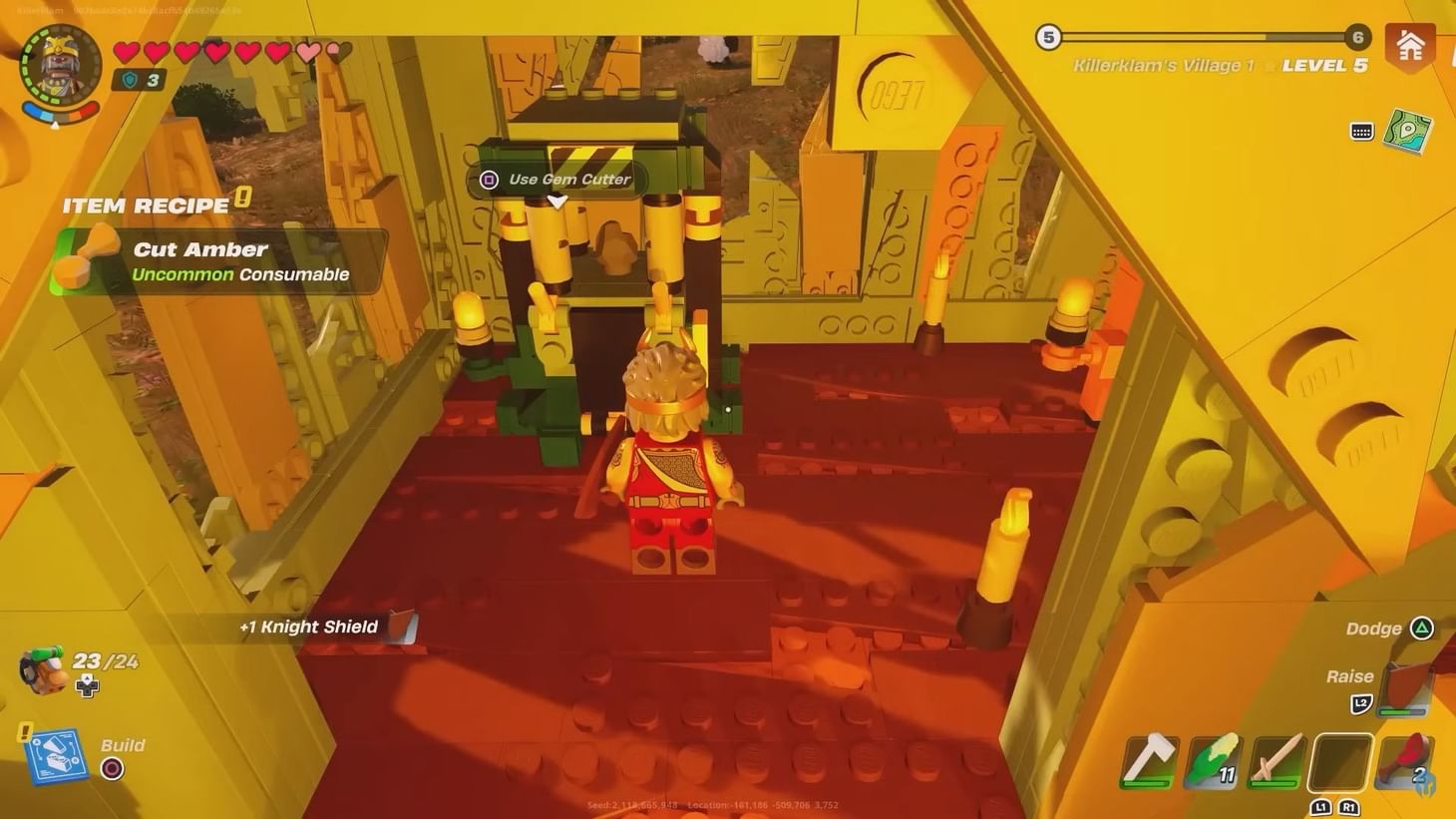Select the corn stack in the hotbar

click(x=1213, y=760)
